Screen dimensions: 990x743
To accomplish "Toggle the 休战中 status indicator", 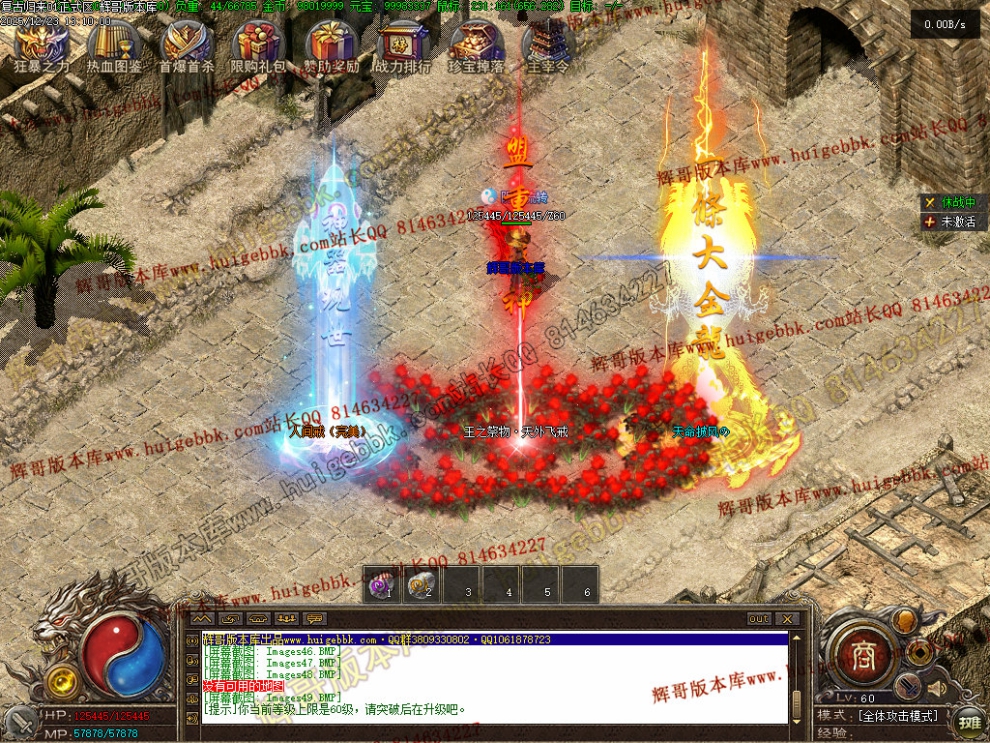I will coord(950,202).
